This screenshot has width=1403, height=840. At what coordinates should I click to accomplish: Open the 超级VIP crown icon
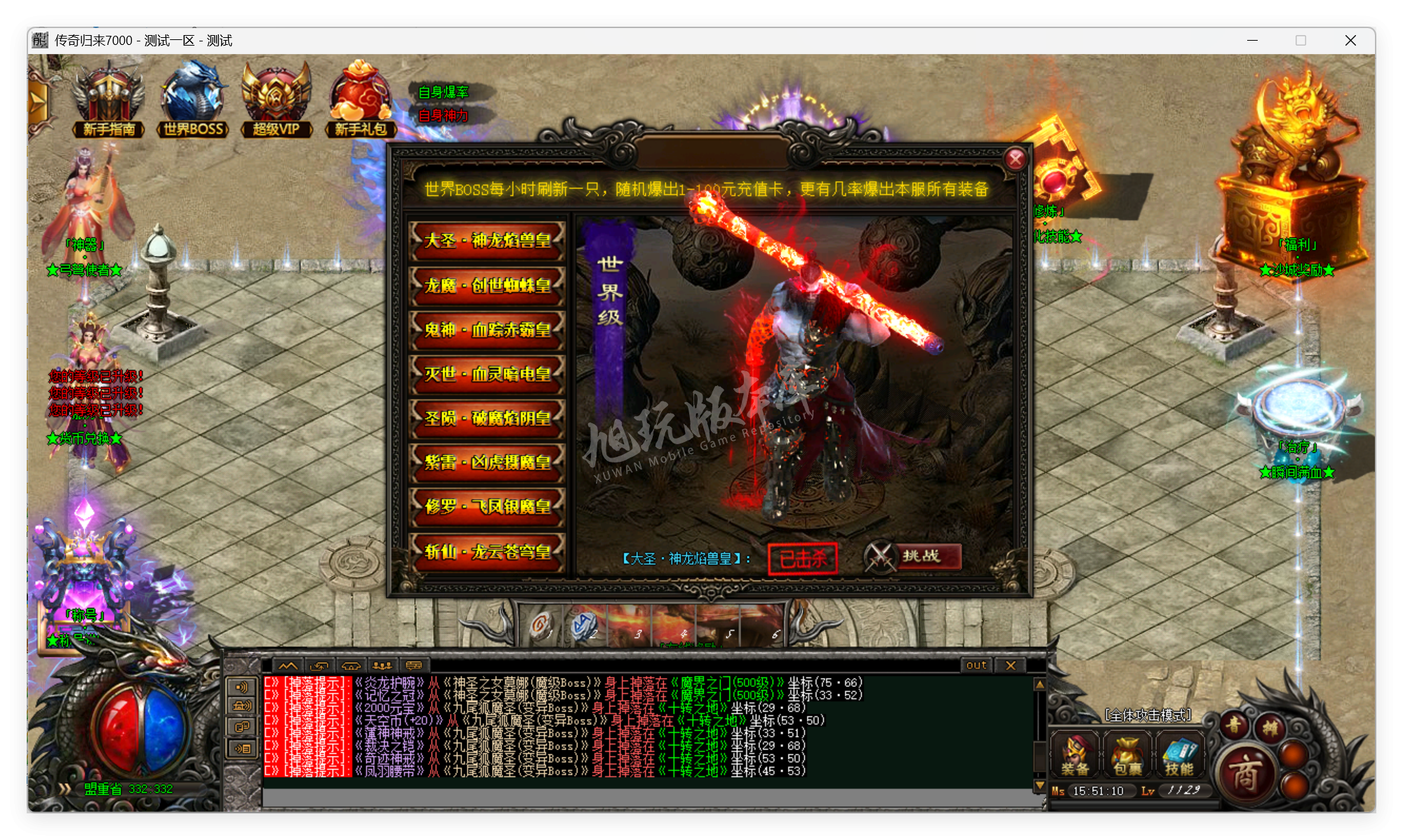(x=275, y=95)
